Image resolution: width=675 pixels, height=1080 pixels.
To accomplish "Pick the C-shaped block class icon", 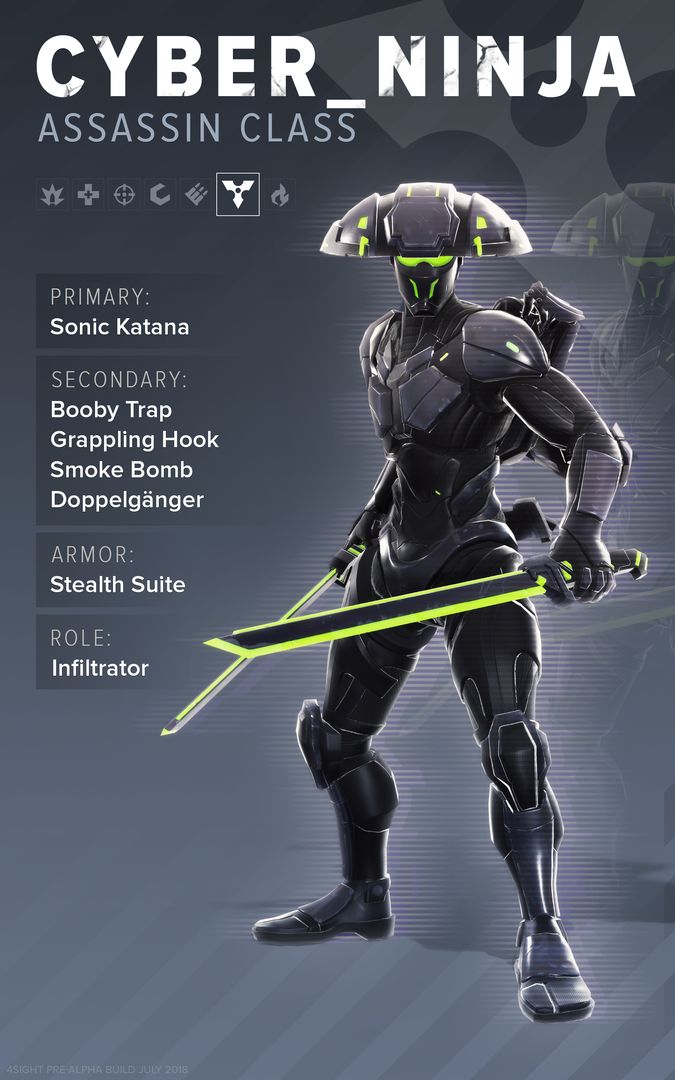I will tap(160, 195).
